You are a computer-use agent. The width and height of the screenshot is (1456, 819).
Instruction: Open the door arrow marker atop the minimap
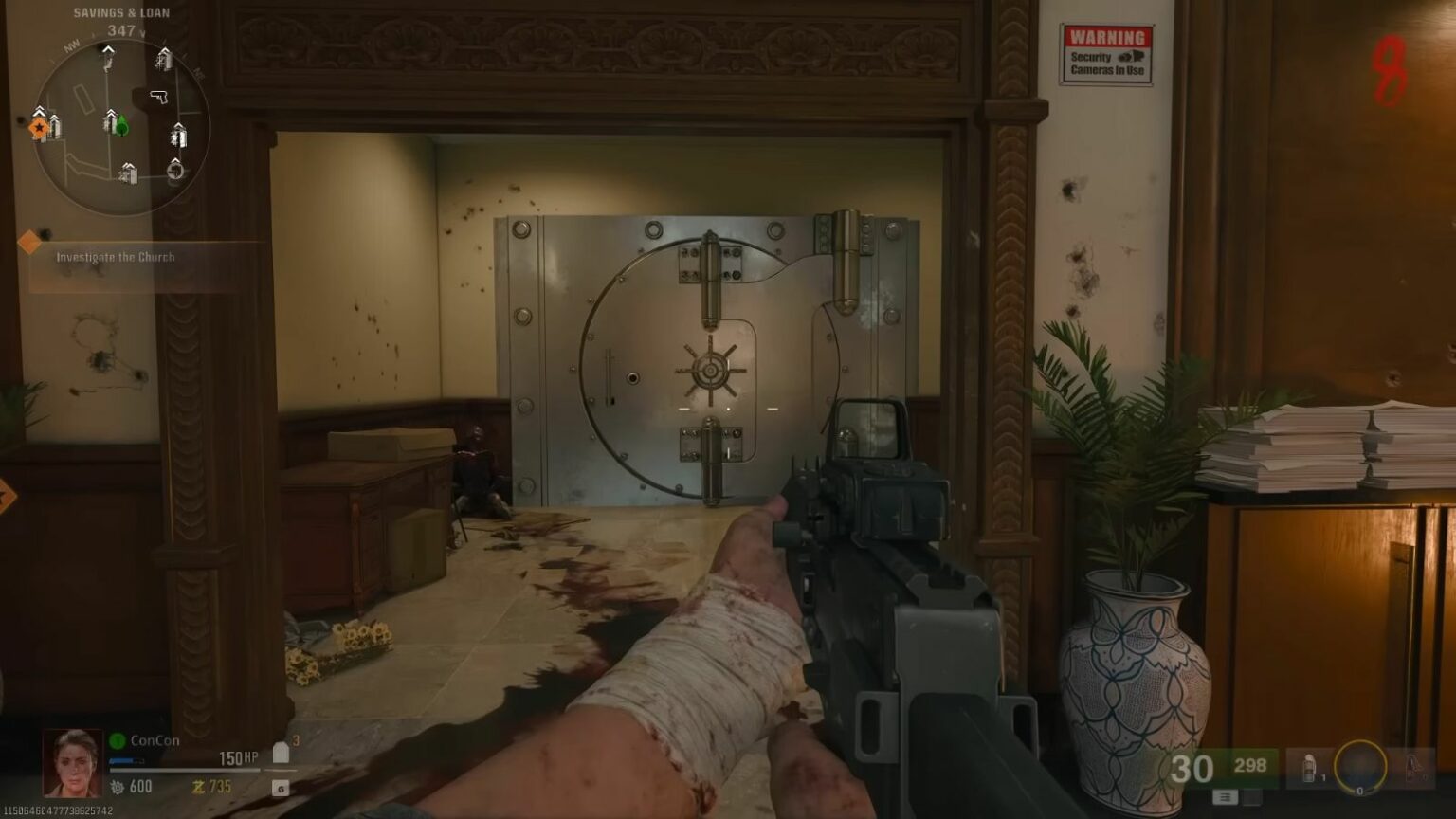tap(106, 50)
